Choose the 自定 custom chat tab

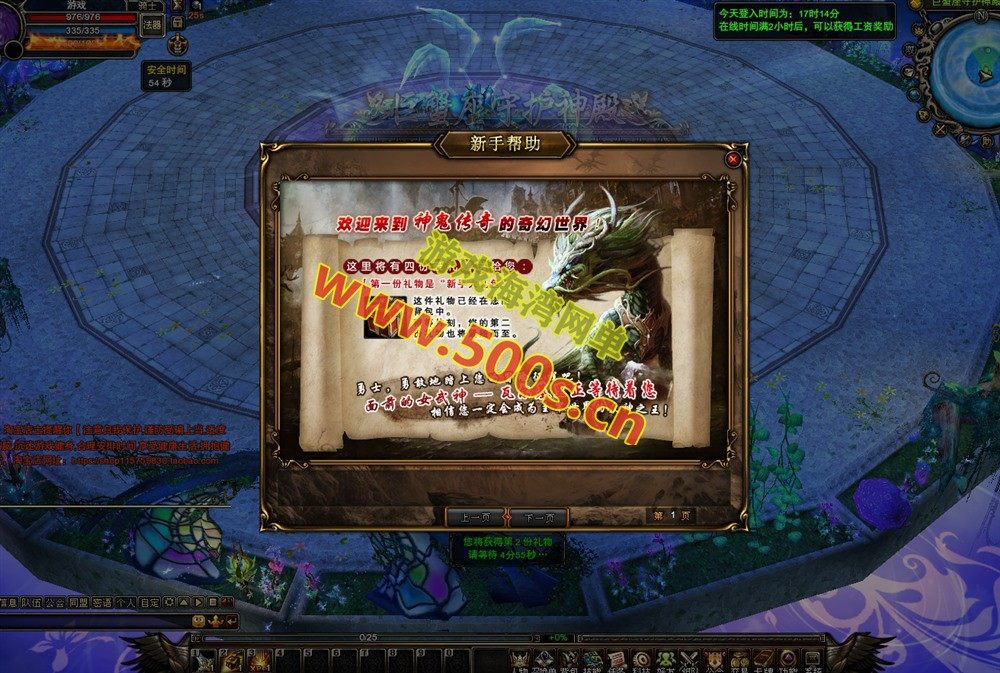click(148, 602)
